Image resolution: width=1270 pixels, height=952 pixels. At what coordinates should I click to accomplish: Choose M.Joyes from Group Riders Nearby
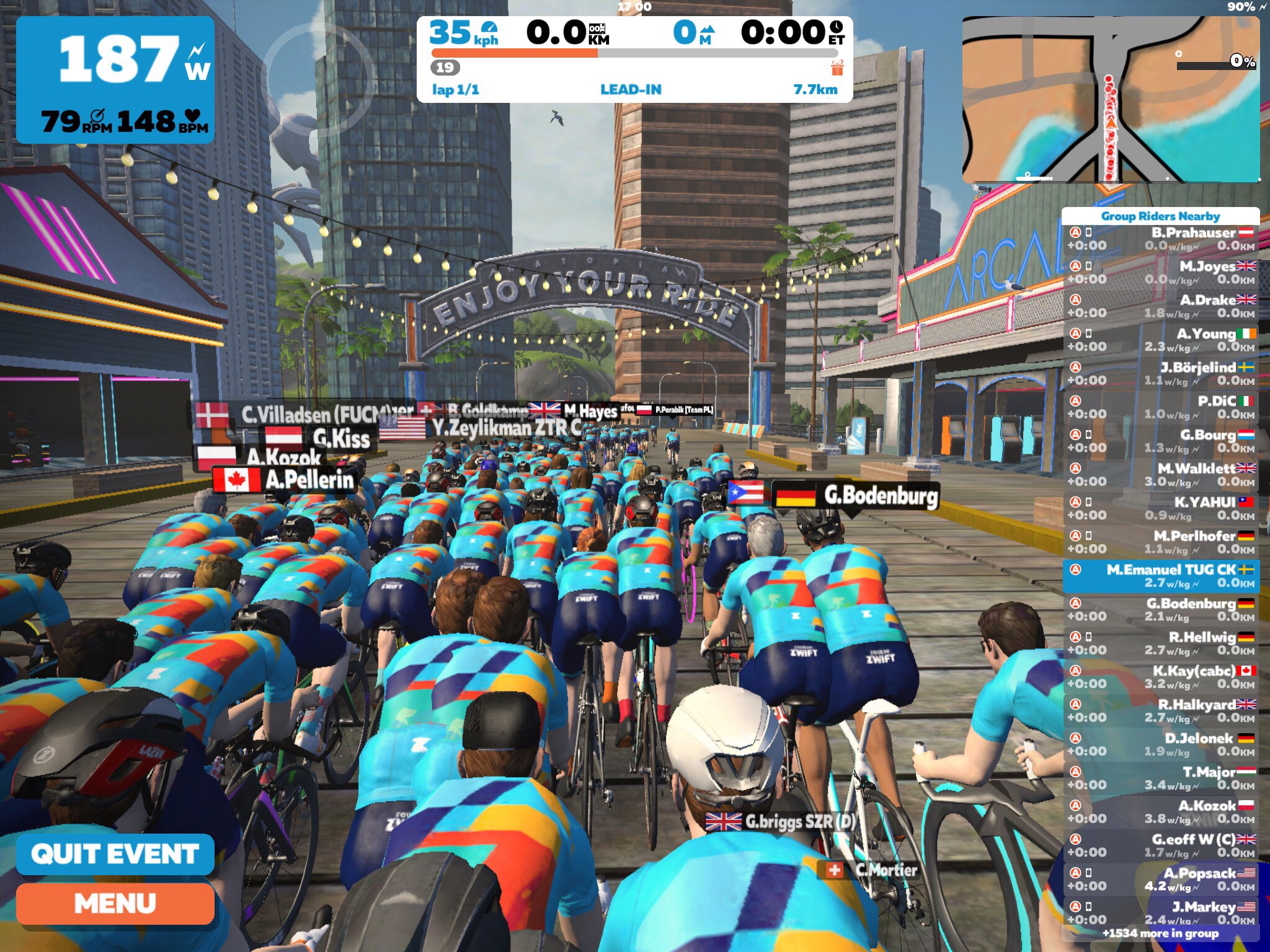[x=1161, y=273]
